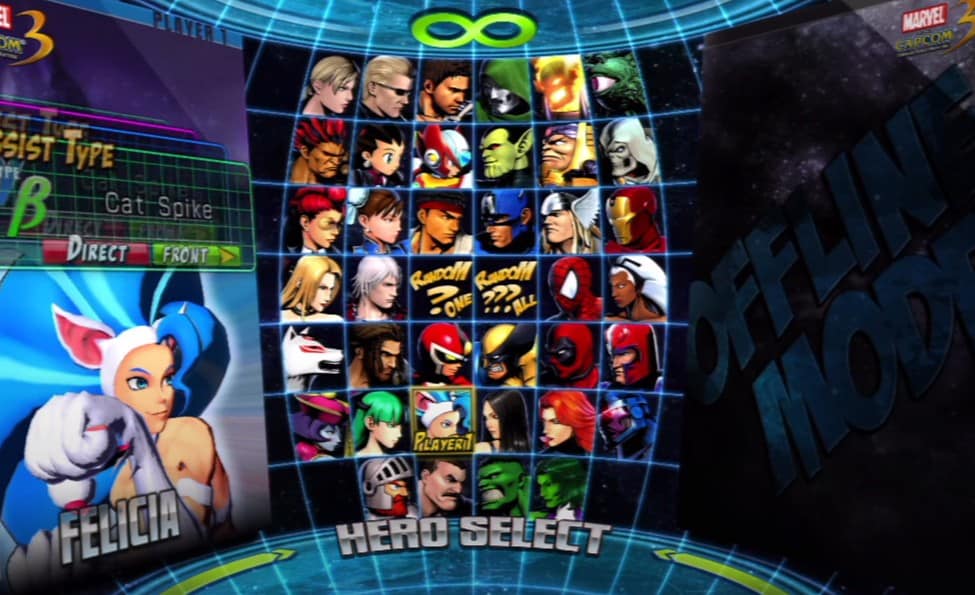
Task: Choose the Hulk portrait
Action: coord(502,485)
